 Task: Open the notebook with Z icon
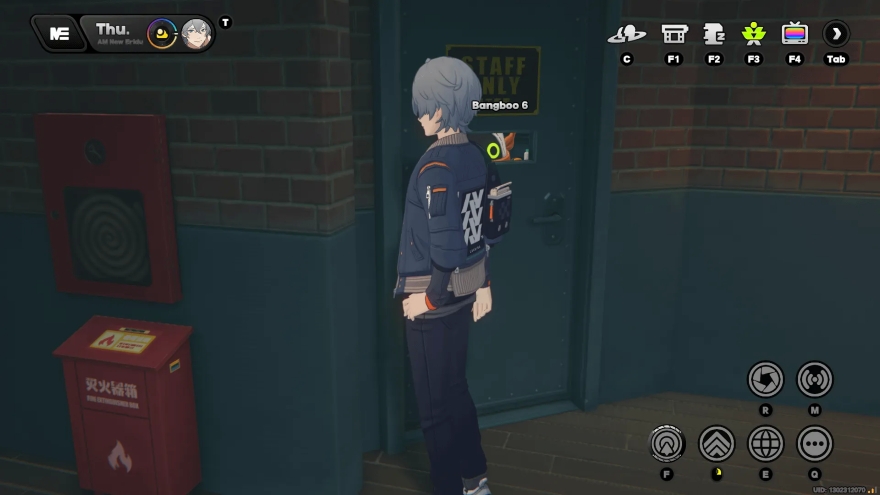[714, 34]
